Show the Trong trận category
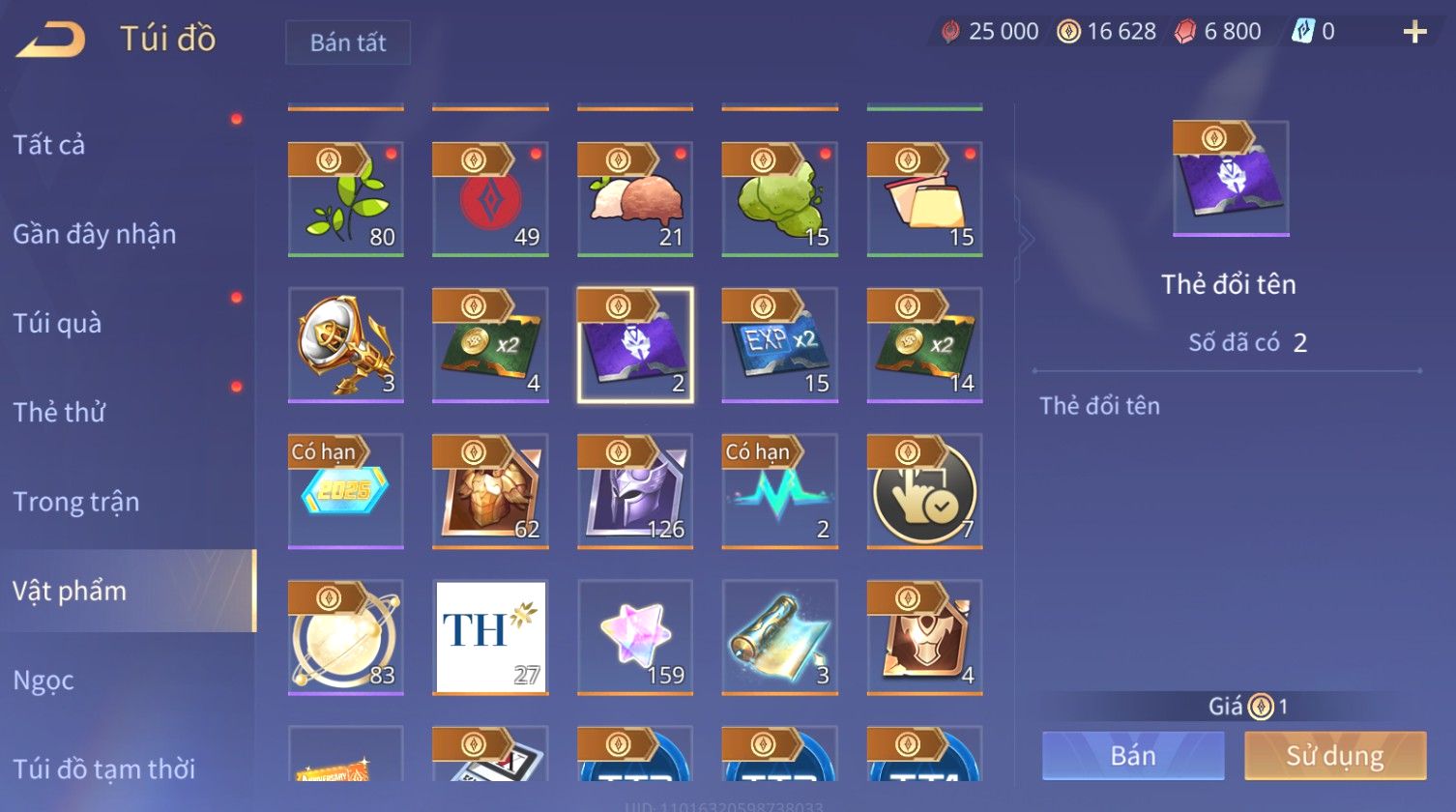The height and width of the screenshot is (812, 1456). point(76,502)
